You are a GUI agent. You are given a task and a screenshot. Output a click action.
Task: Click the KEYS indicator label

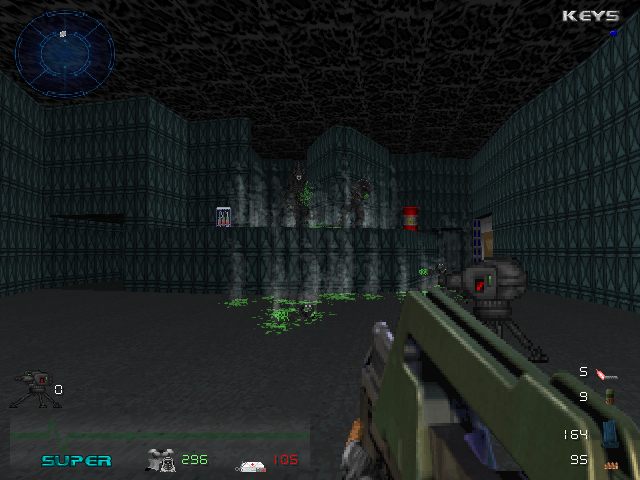click(590, 16)
